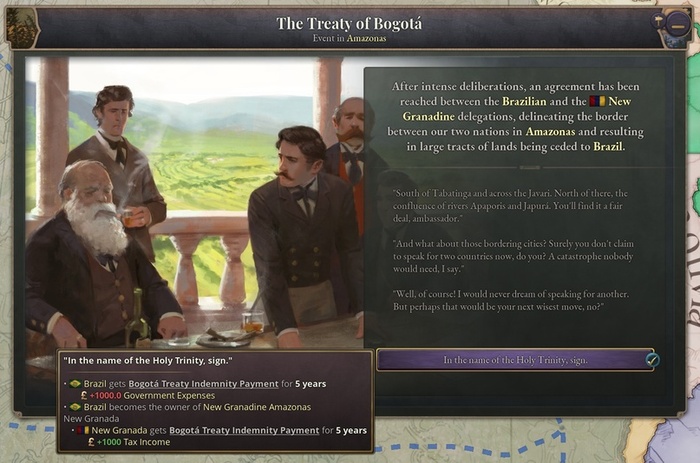This screenshot has height=463, width=700.
Task: Click the pin icon in the event header
Action: point(657,20)
